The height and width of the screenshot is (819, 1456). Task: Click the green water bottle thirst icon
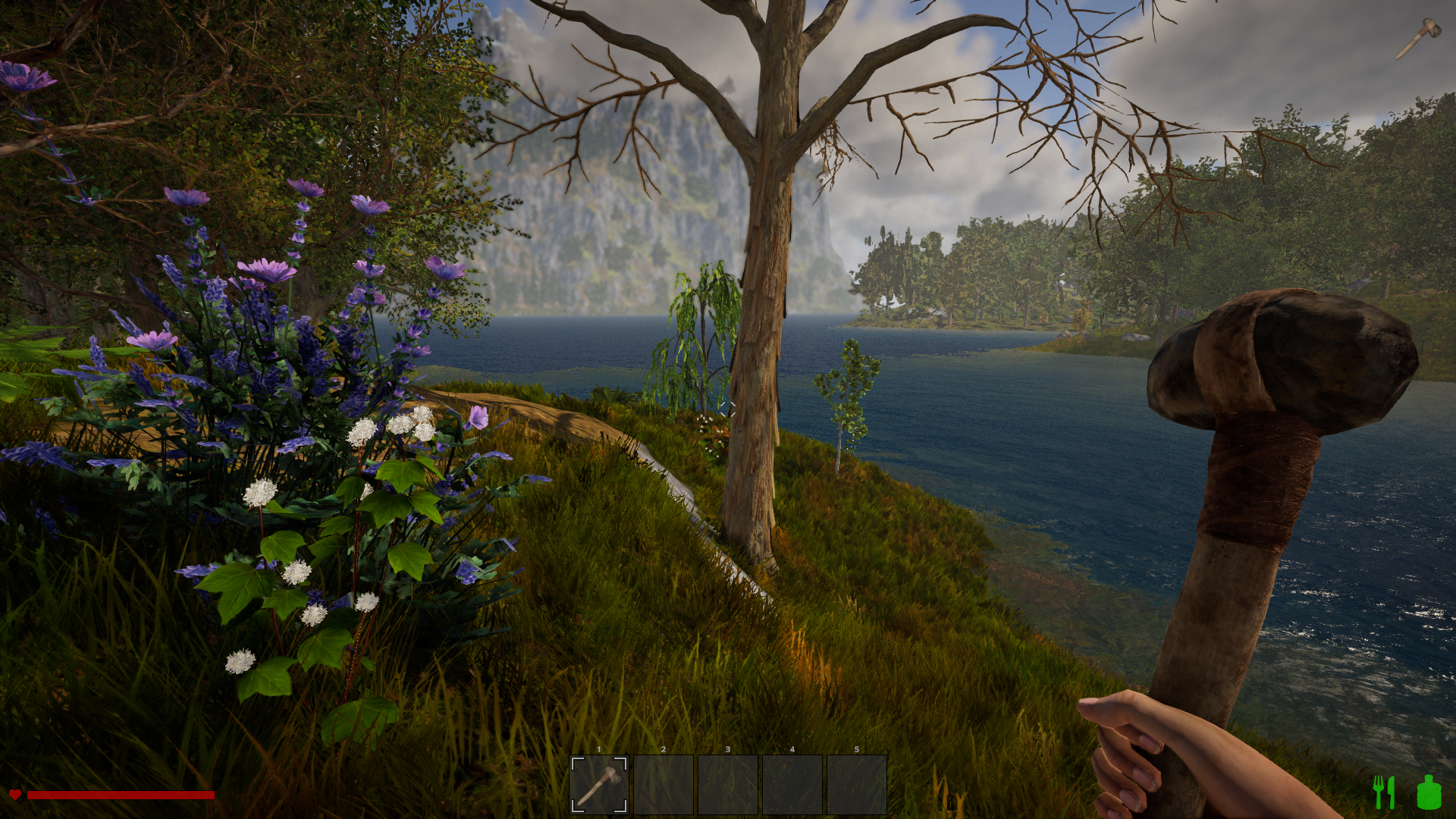point(1429,792)
